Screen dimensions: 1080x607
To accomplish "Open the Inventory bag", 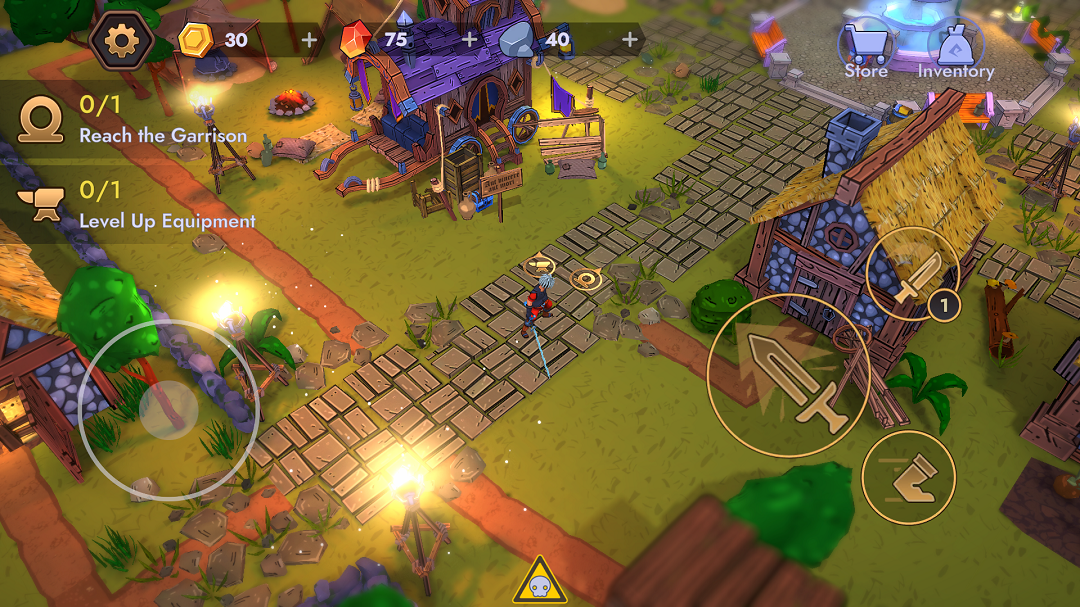I will point(955,52).
